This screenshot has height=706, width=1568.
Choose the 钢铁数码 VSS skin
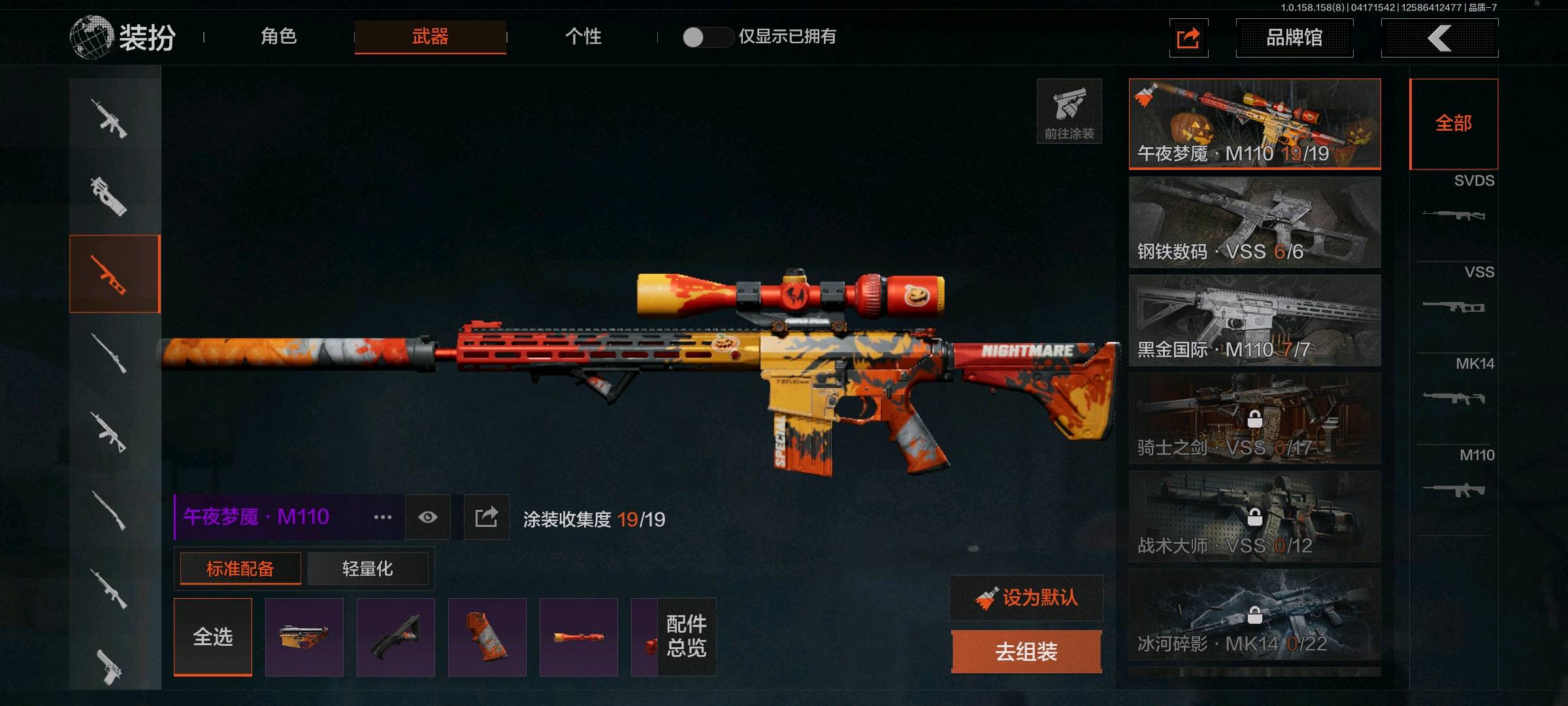(1254, 222)
